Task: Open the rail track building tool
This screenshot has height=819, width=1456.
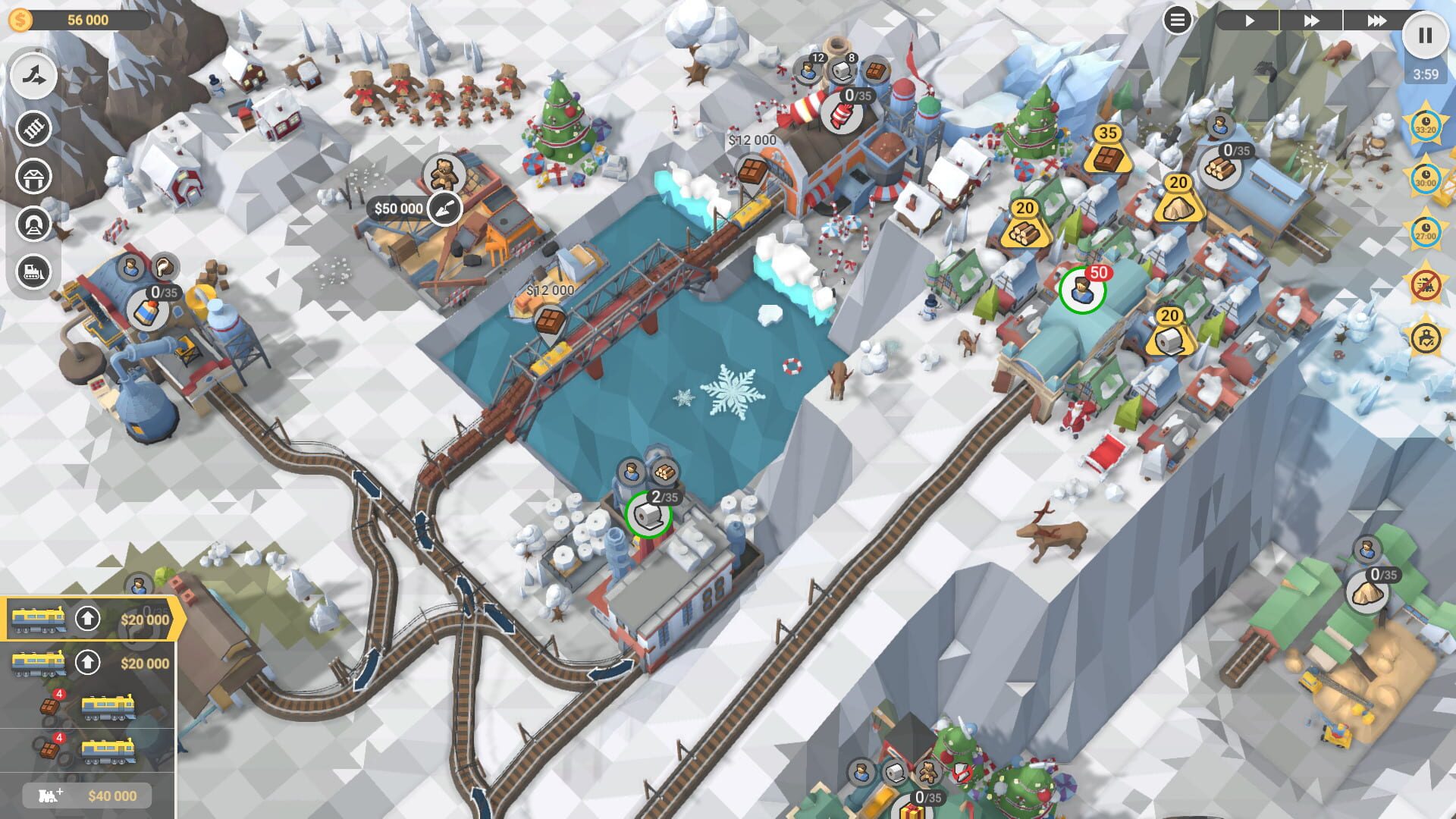Action: [33, 127]
